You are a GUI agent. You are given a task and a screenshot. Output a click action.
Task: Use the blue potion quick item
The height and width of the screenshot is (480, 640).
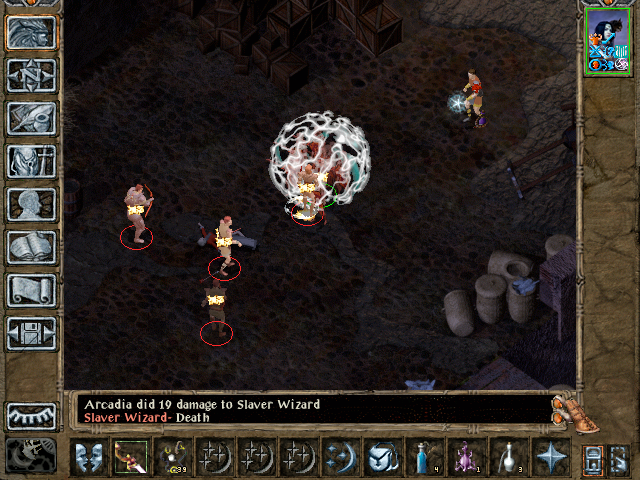pyautogui.click(x=423, y=457)
